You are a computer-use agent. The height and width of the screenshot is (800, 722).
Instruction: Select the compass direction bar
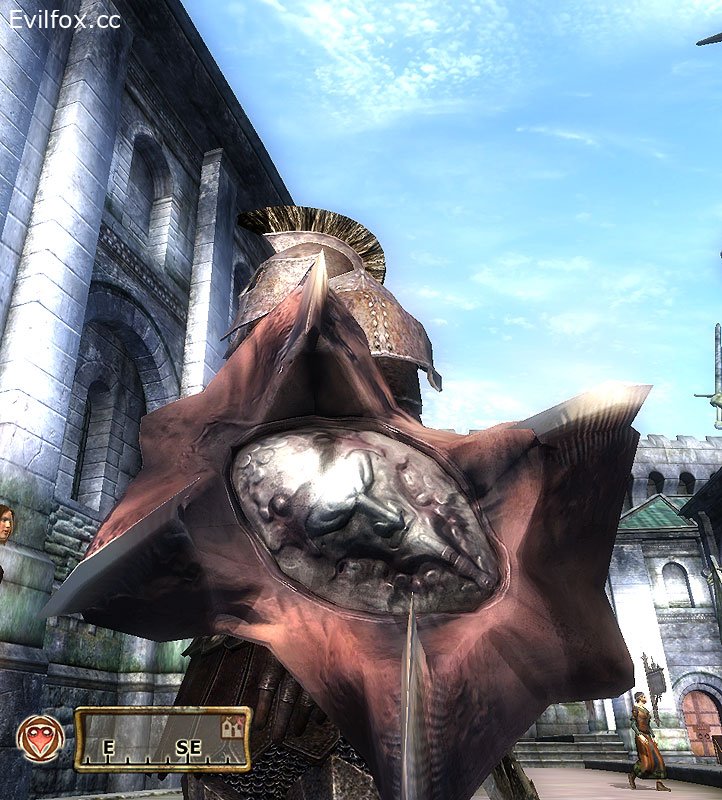pos(162,740)
